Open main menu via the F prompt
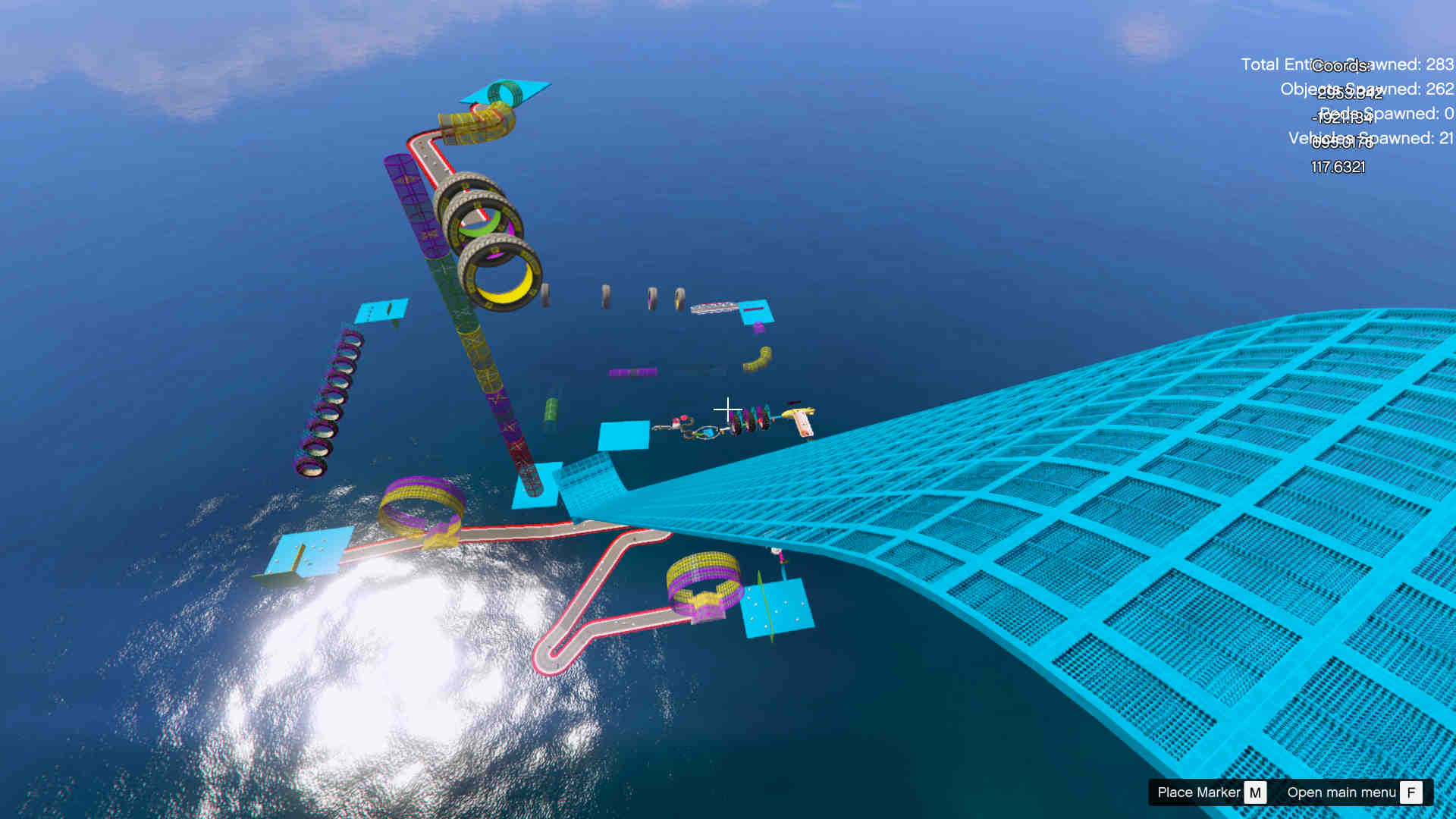Screen dimensions: 1456x819 (x=1342, y=792)
